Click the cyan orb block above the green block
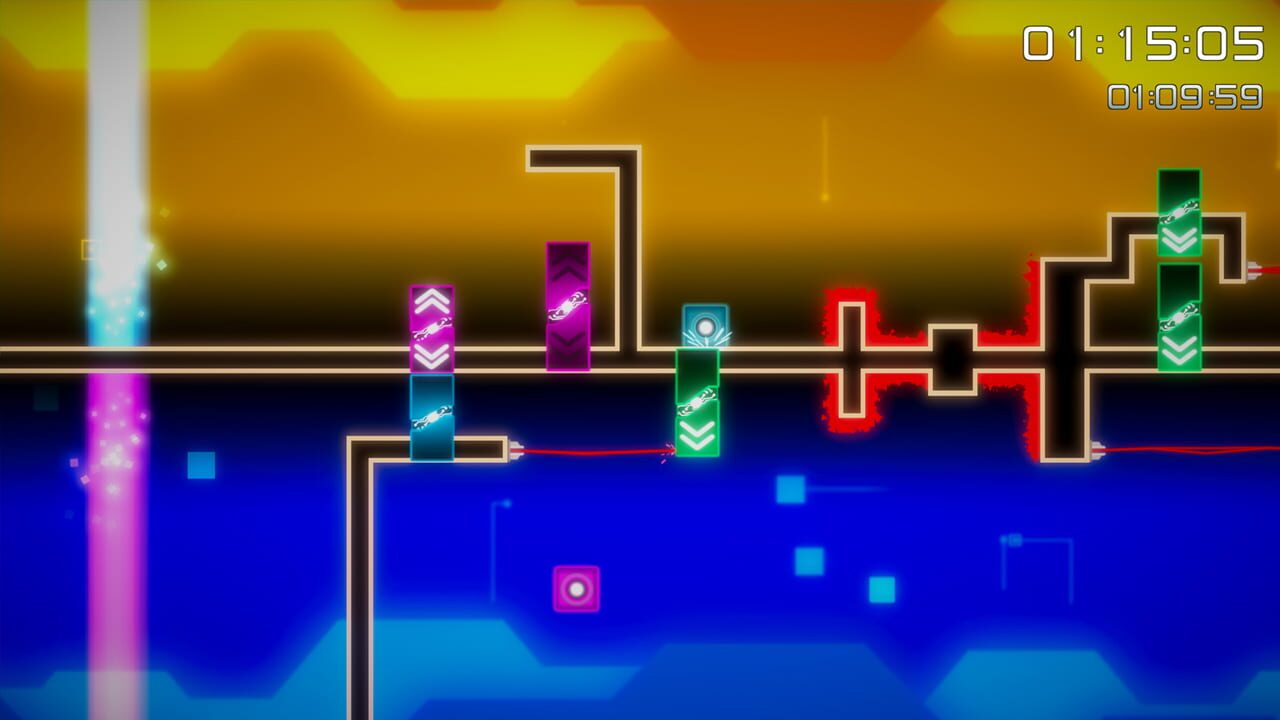Viewport: 1280px width, 720px height. [706, 325]
